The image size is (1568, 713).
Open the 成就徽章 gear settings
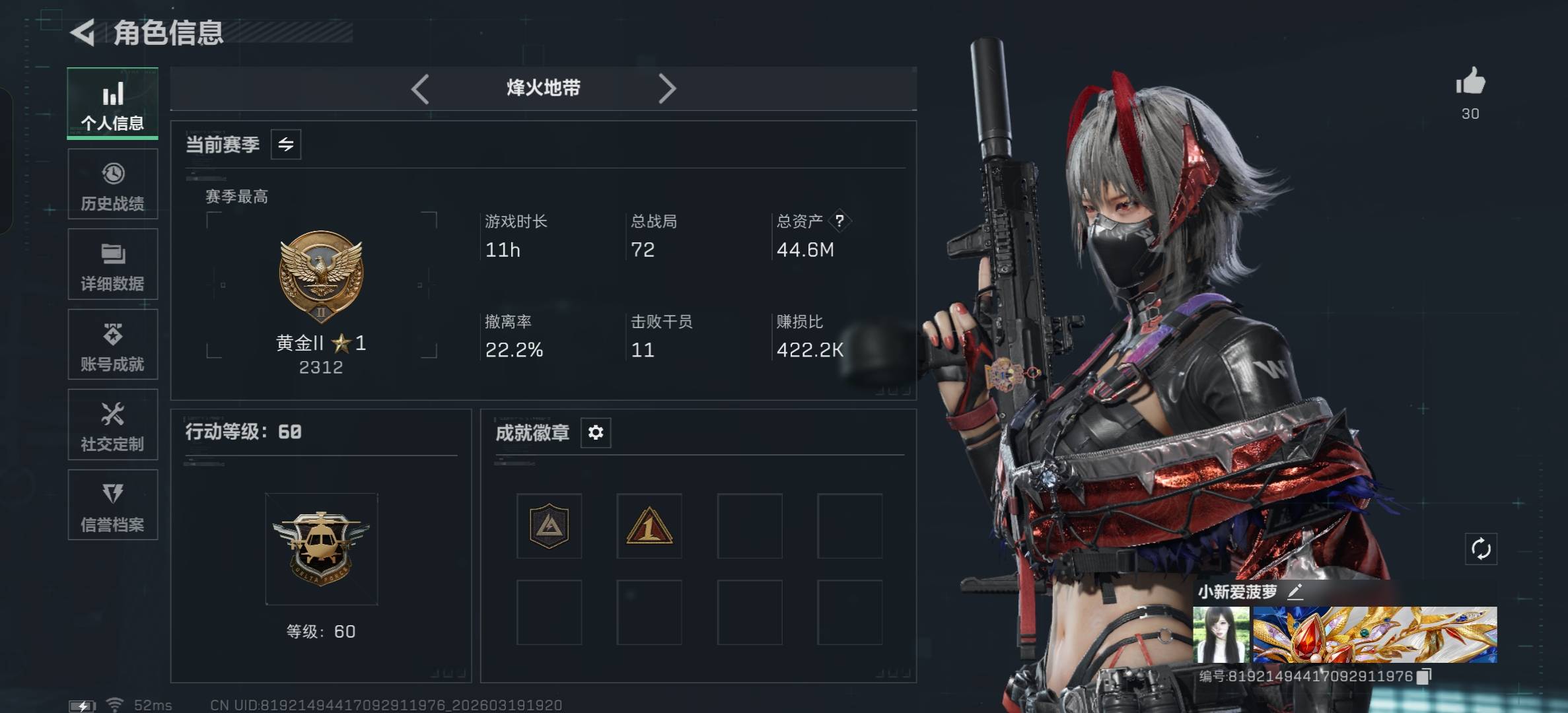[x=596, y=432]
